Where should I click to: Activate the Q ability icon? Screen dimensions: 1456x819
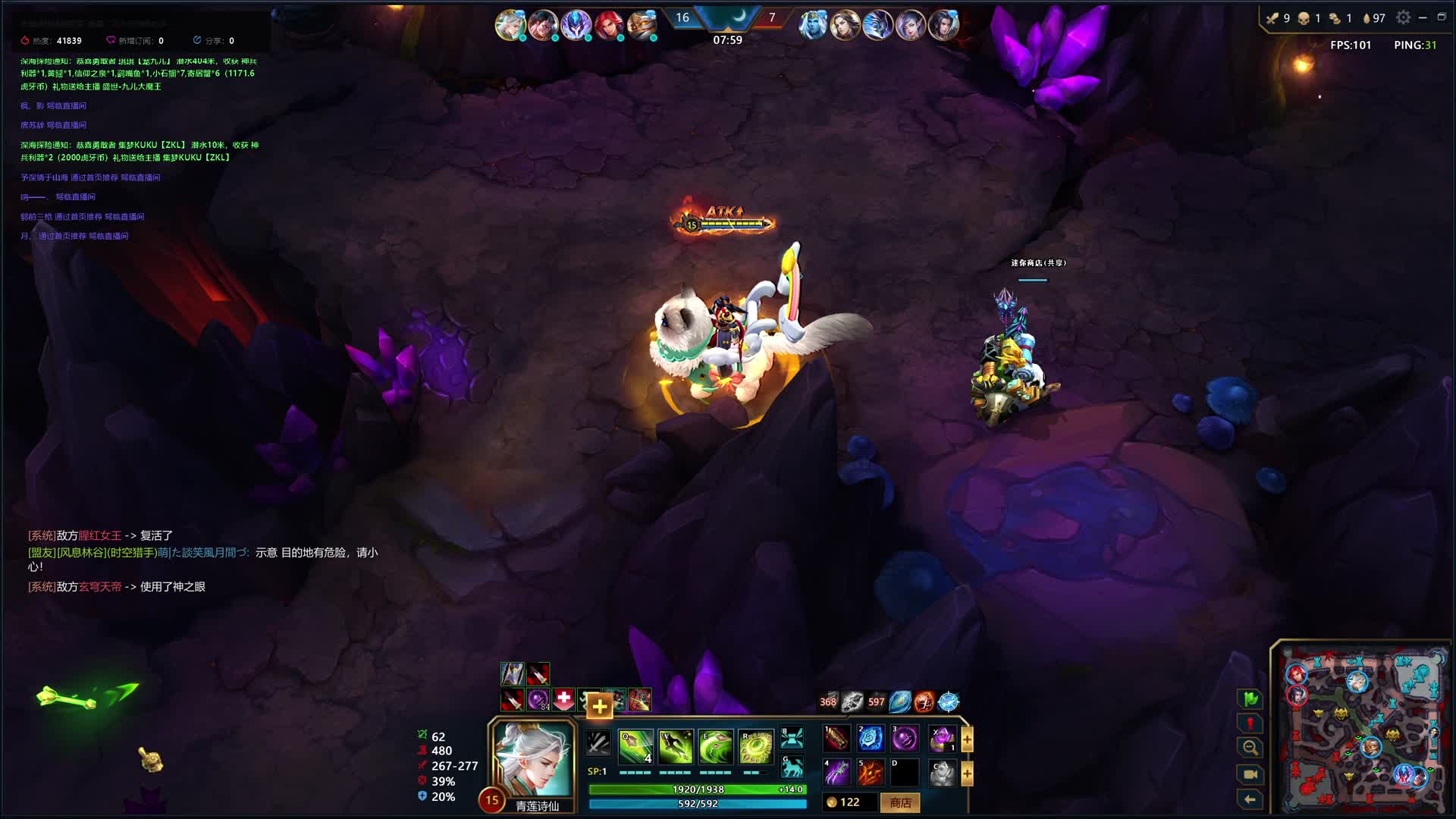[x=635, y=747]
